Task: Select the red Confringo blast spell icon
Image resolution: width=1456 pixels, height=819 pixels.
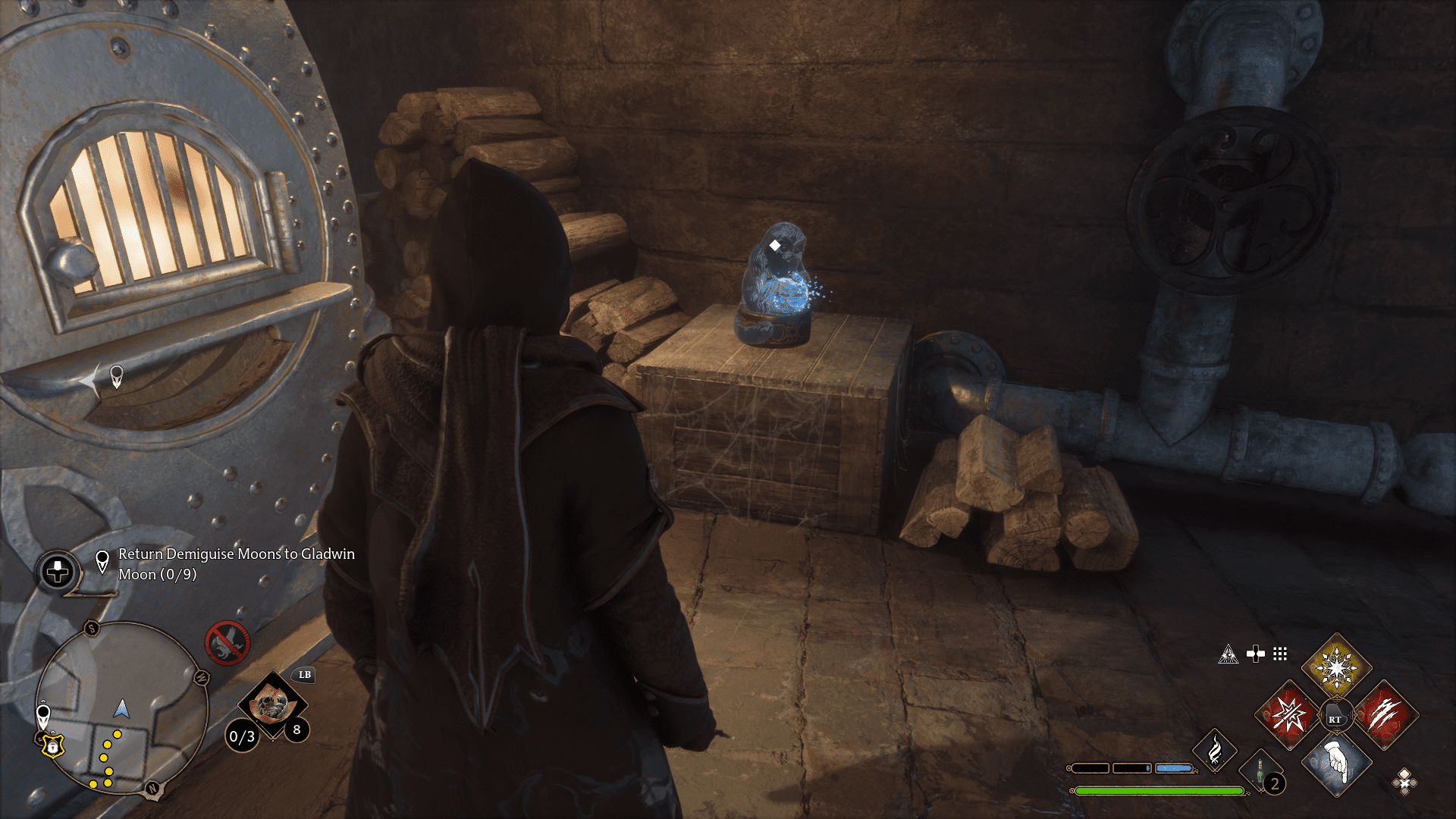Action: pyautogui.click(x=1288, y=717)
